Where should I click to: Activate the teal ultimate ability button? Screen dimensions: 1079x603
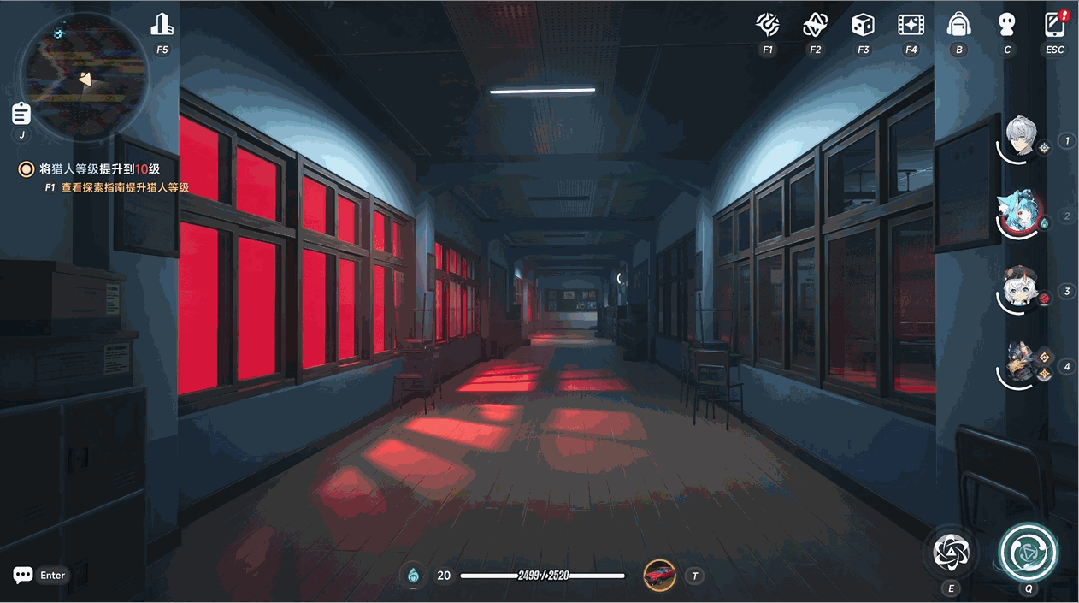tap(1028, 551)
